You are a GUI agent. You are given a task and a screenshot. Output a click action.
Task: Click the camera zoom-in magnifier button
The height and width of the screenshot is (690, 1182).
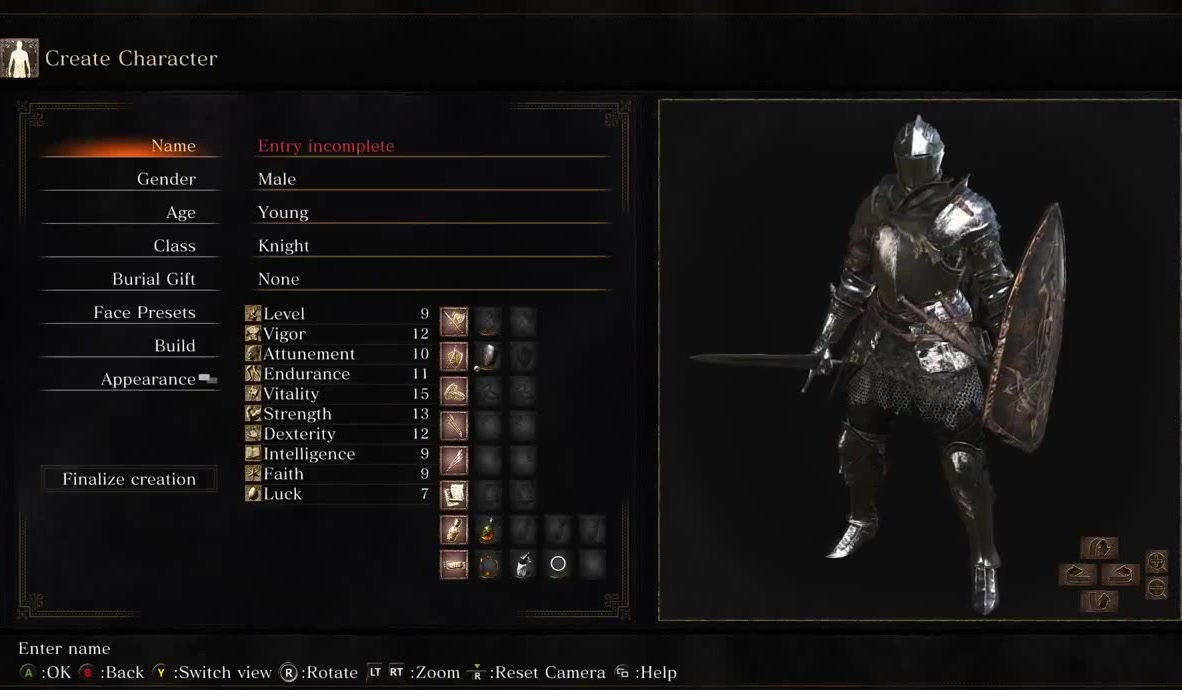[x=1157, y=561]
